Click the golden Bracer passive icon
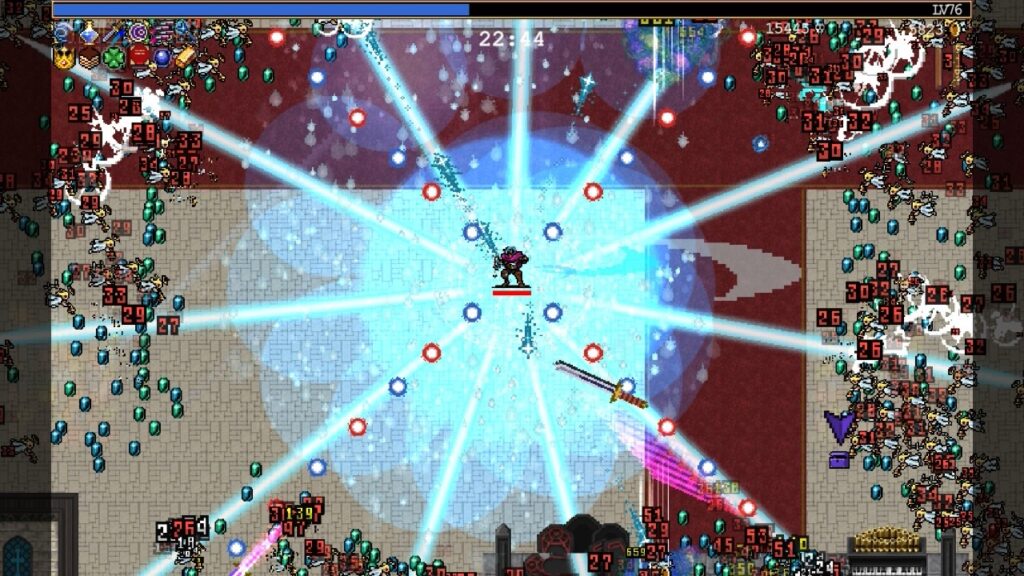The height and width of the screenshot is (576, 1024). (x=186, y=57)
